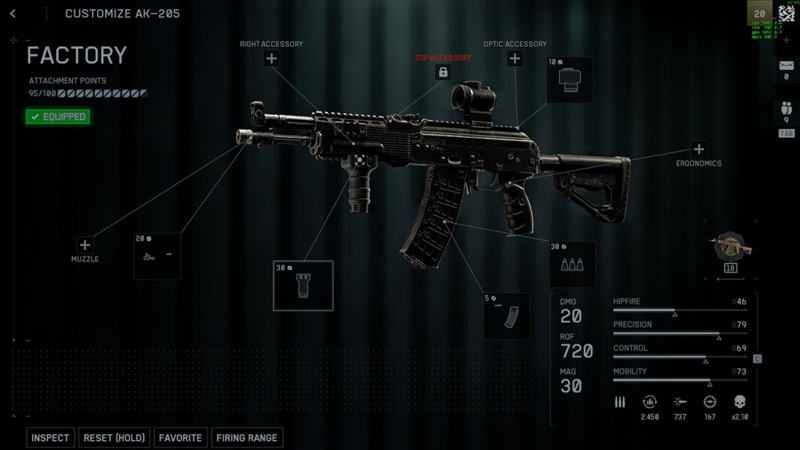800x450 pixels.
Task: Open the equipped optic sight slot
Action: tap(569, 80)
